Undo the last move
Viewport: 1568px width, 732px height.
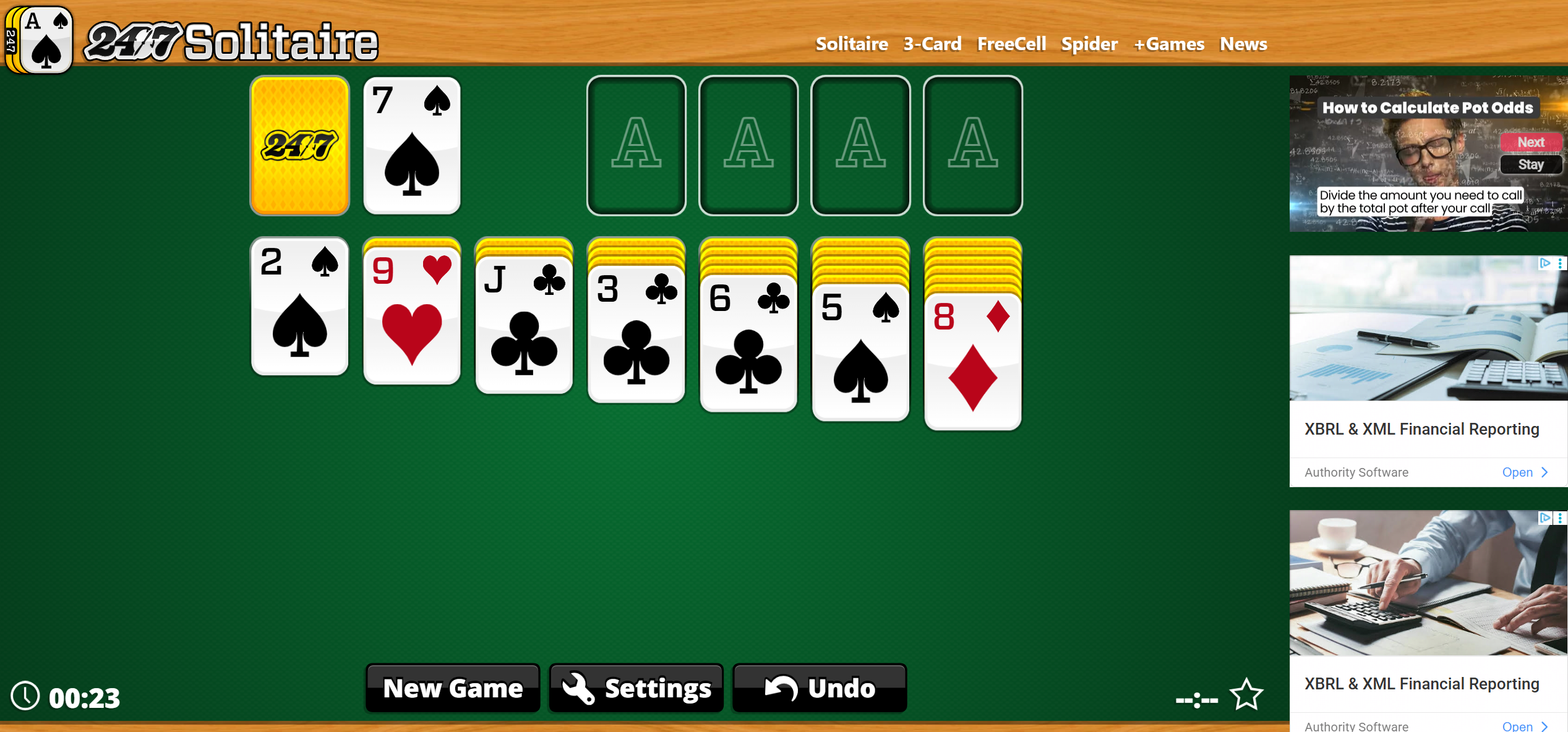[818, 688]
